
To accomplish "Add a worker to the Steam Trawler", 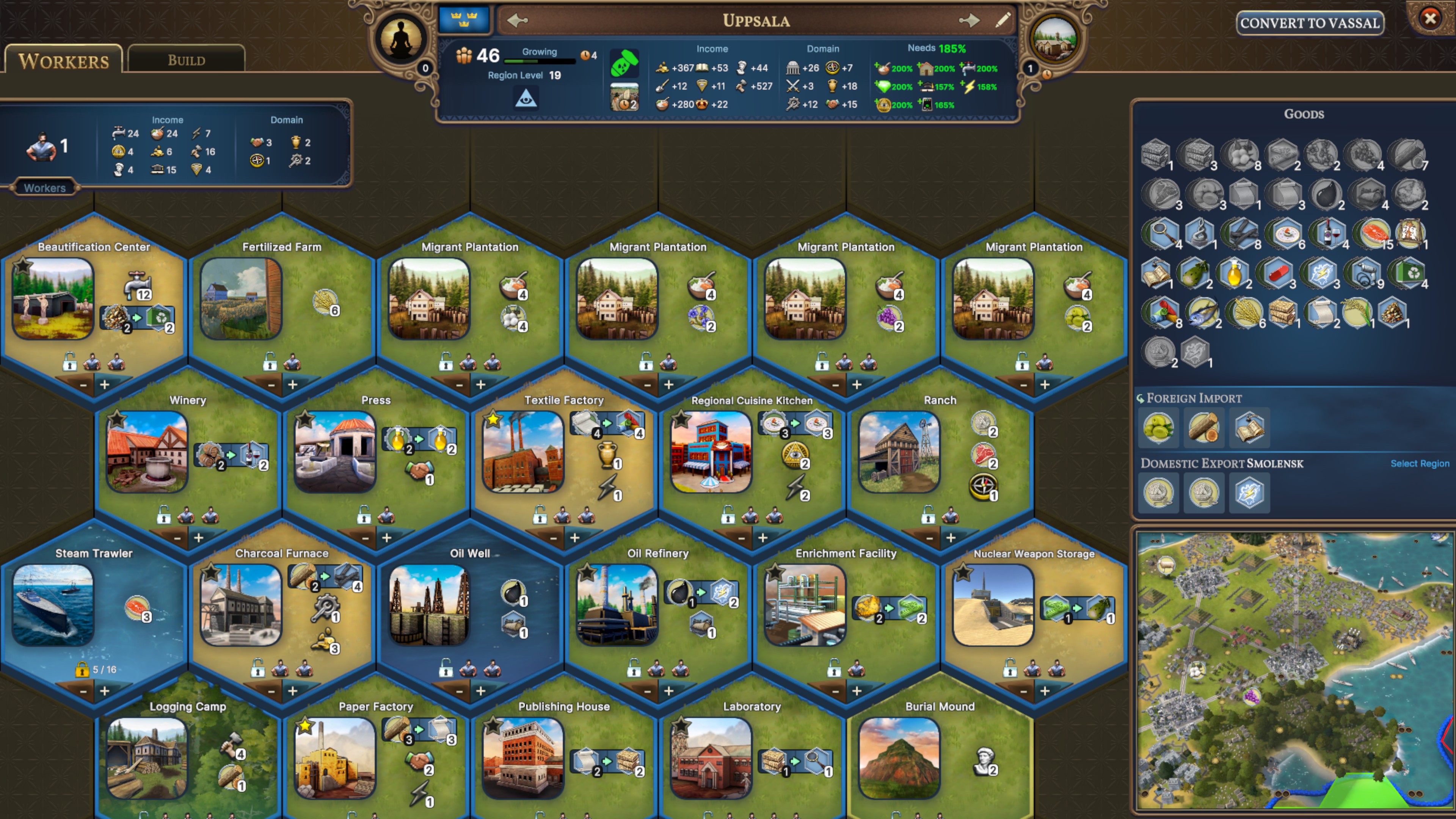I will (105, 691).
